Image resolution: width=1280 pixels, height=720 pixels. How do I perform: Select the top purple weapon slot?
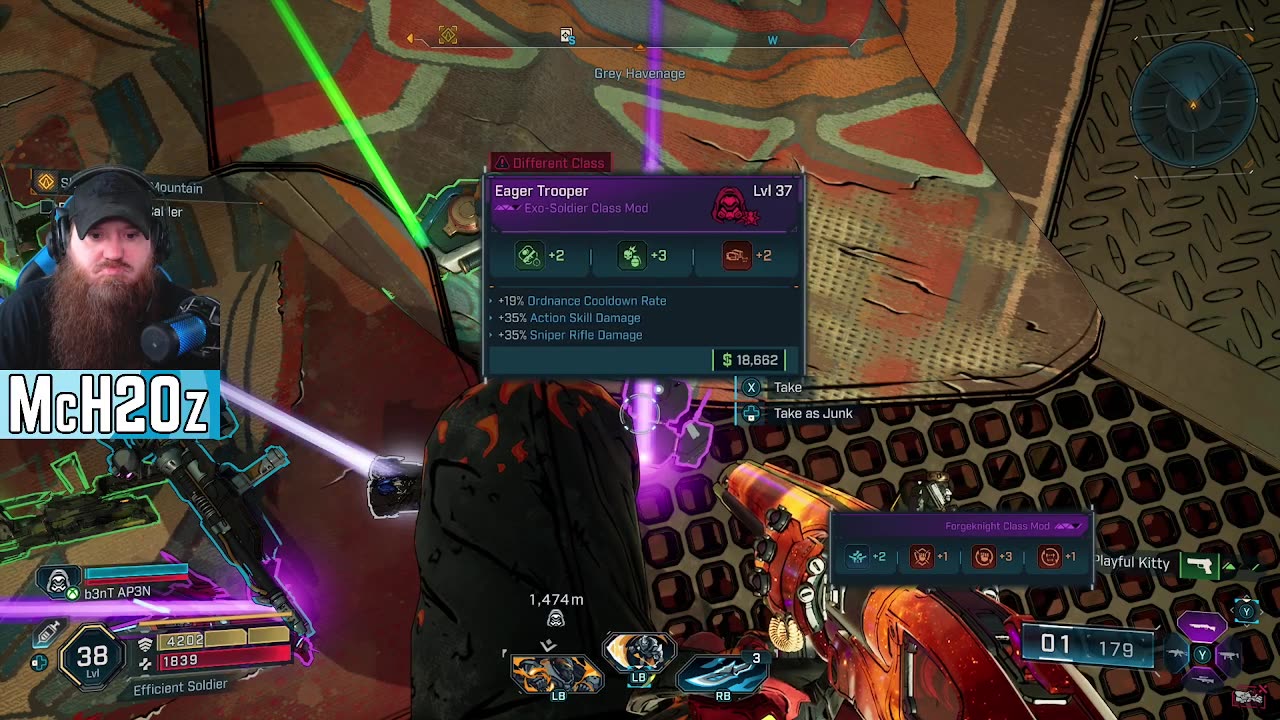[1202, 626]
